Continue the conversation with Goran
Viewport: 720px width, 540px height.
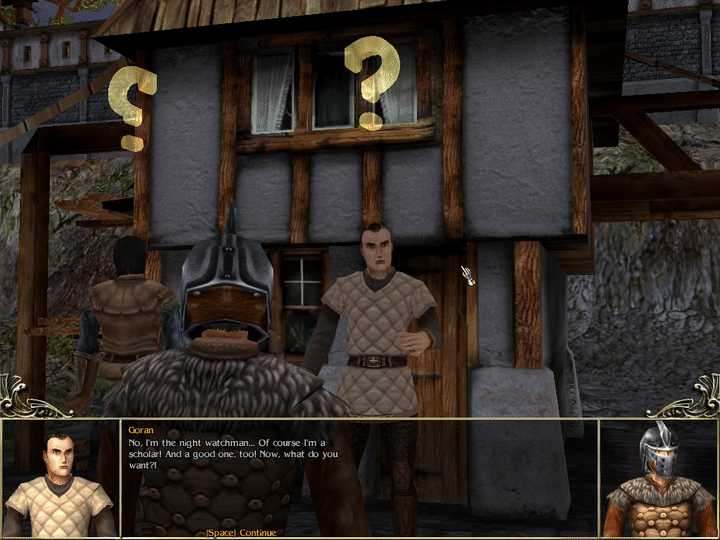click(x=240, y=532)
